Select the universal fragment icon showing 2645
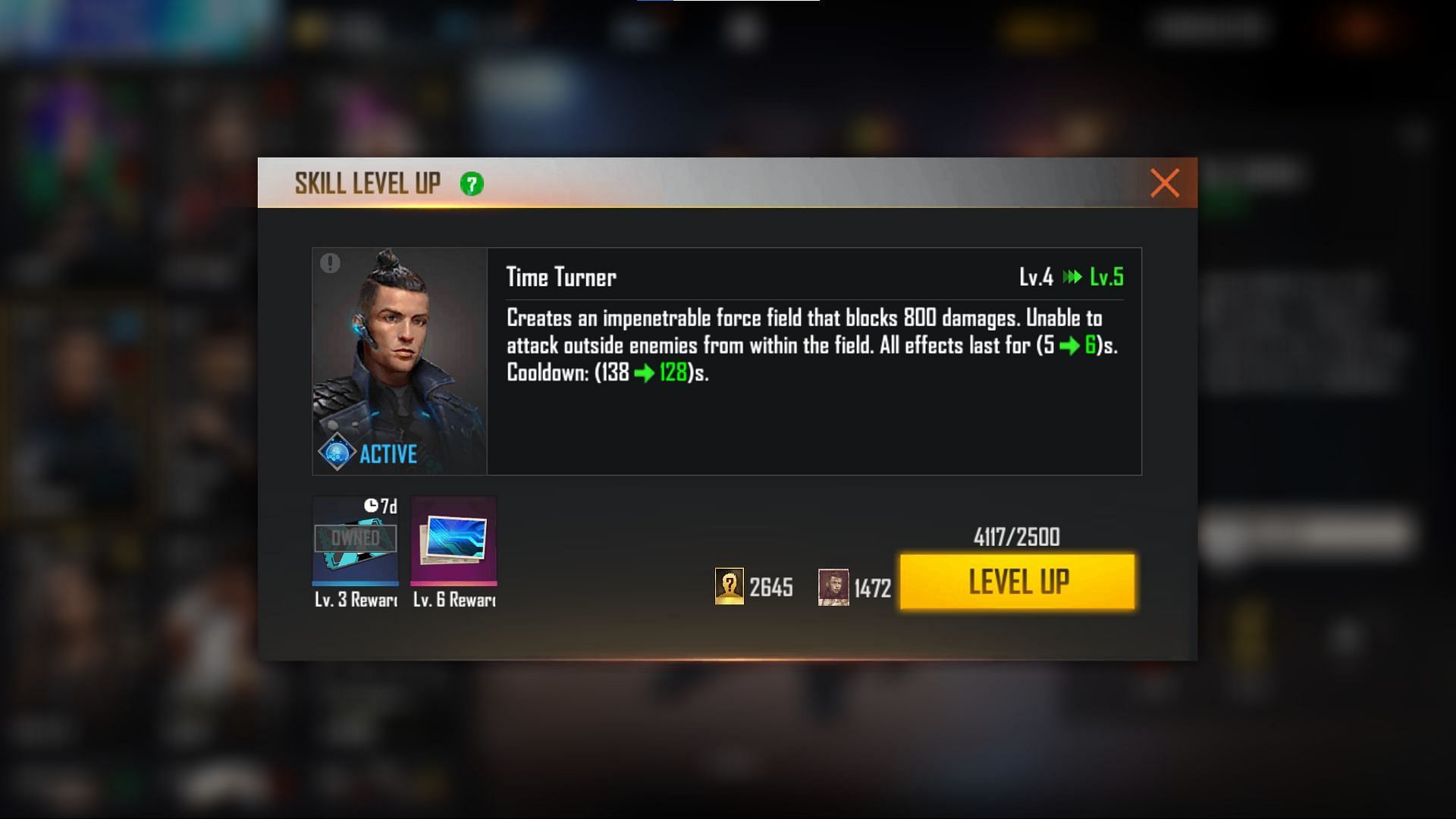The width and height of the screenshot is (1456, 819). (x=729, y=586)
